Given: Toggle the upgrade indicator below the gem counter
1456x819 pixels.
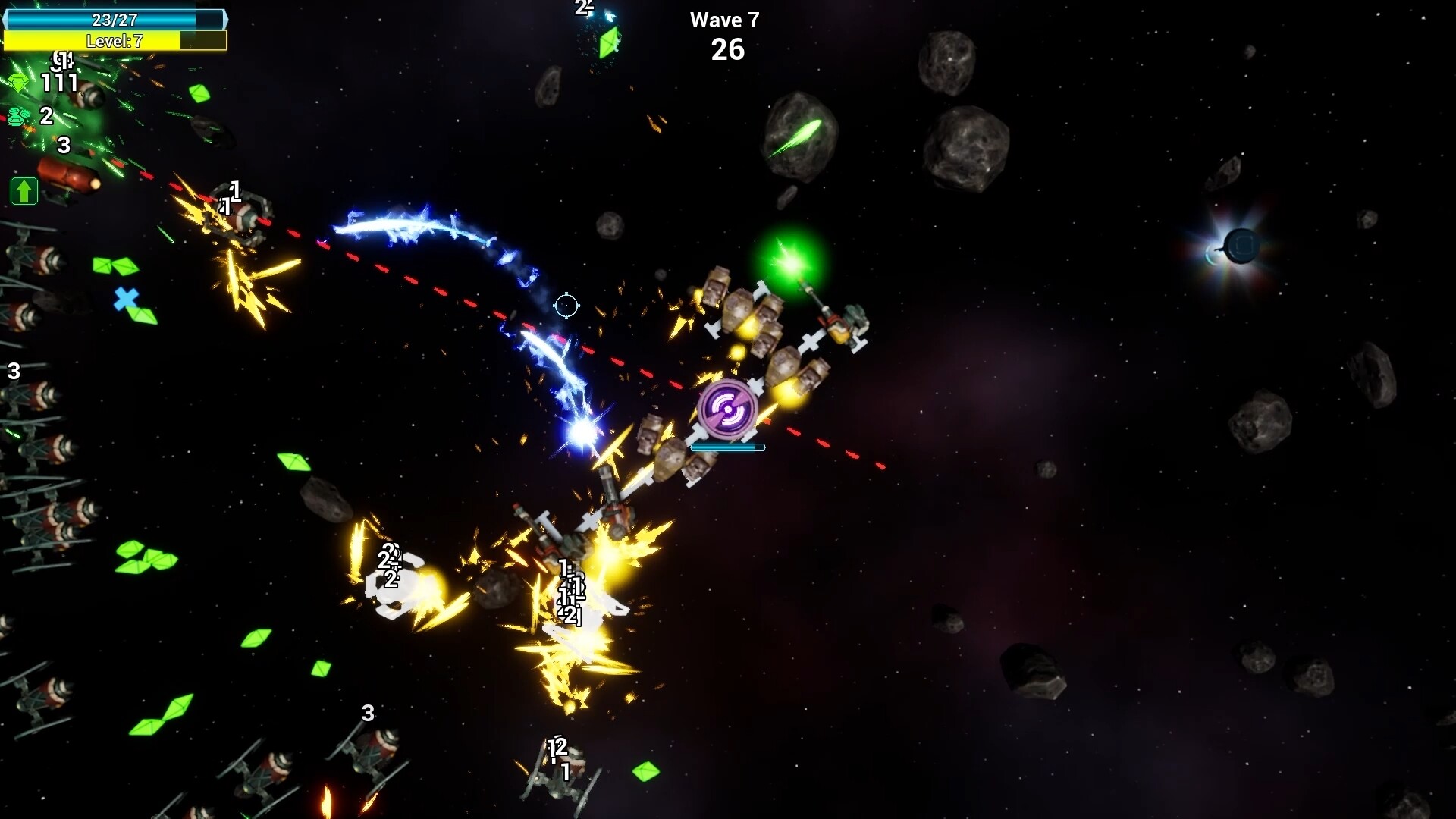Looking at the screenshot, I should 24,191.
